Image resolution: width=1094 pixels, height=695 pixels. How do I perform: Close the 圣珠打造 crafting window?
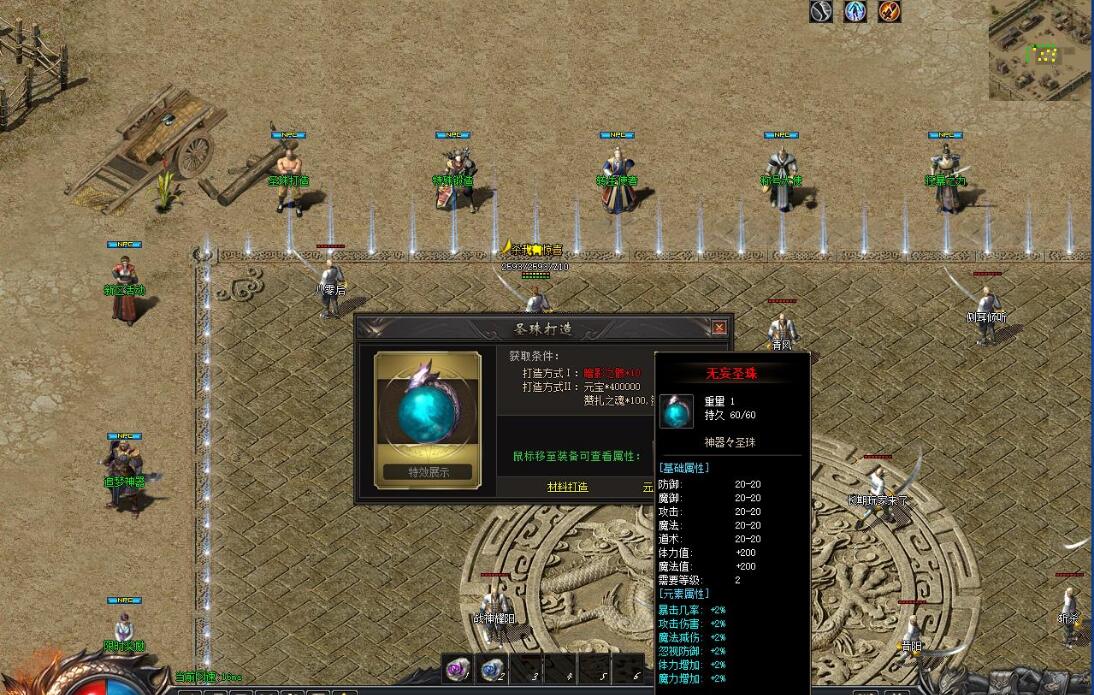(x=718, y=328)
